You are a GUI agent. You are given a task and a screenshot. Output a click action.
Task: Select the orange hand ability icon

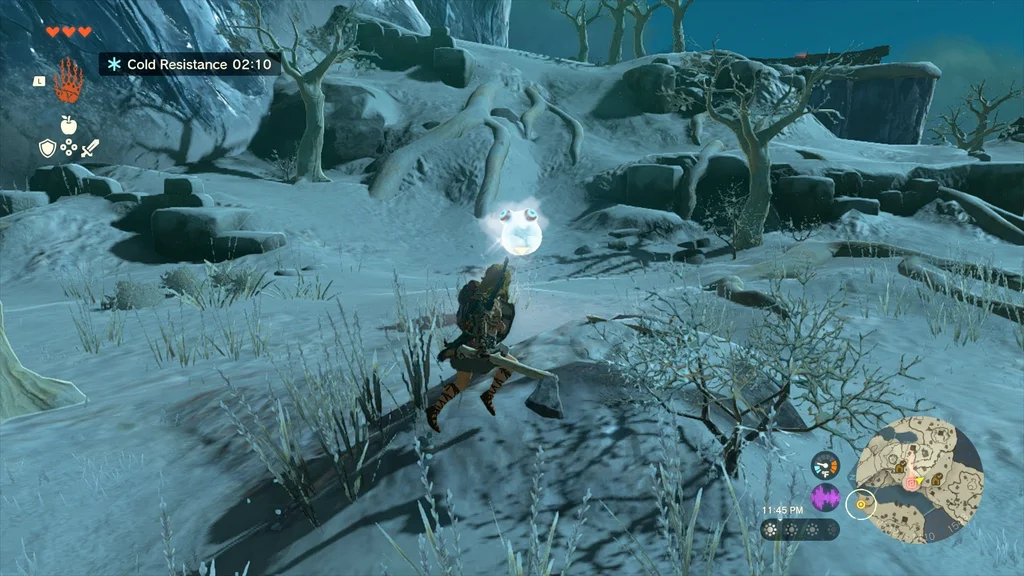coord(68,80)
